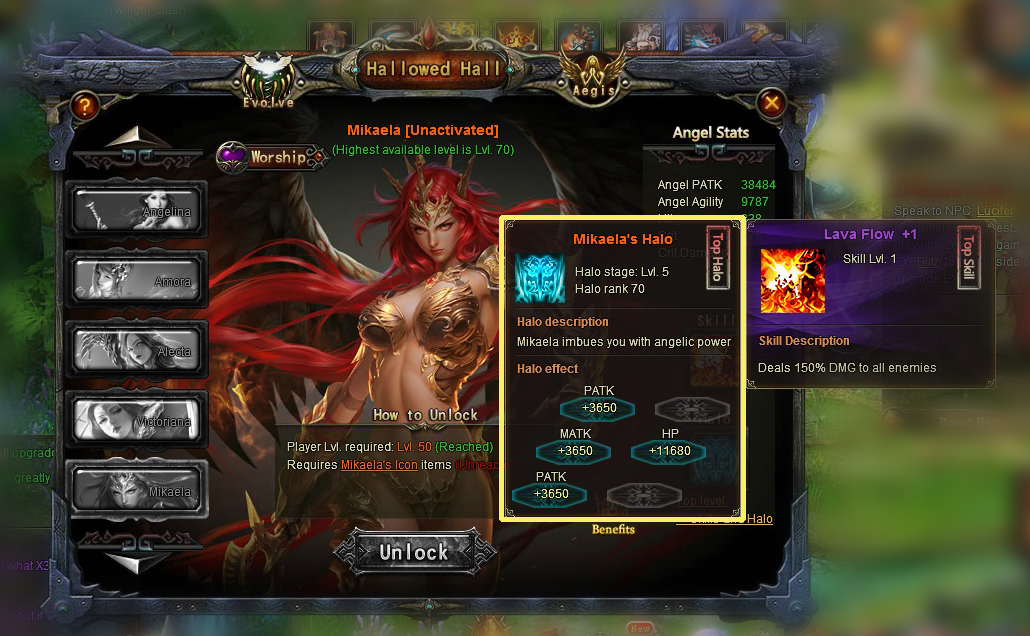This screenshot has height=636, width=1030.
Task: Click the Lava Flow skill icon
Action: click(x=793, y=281)
